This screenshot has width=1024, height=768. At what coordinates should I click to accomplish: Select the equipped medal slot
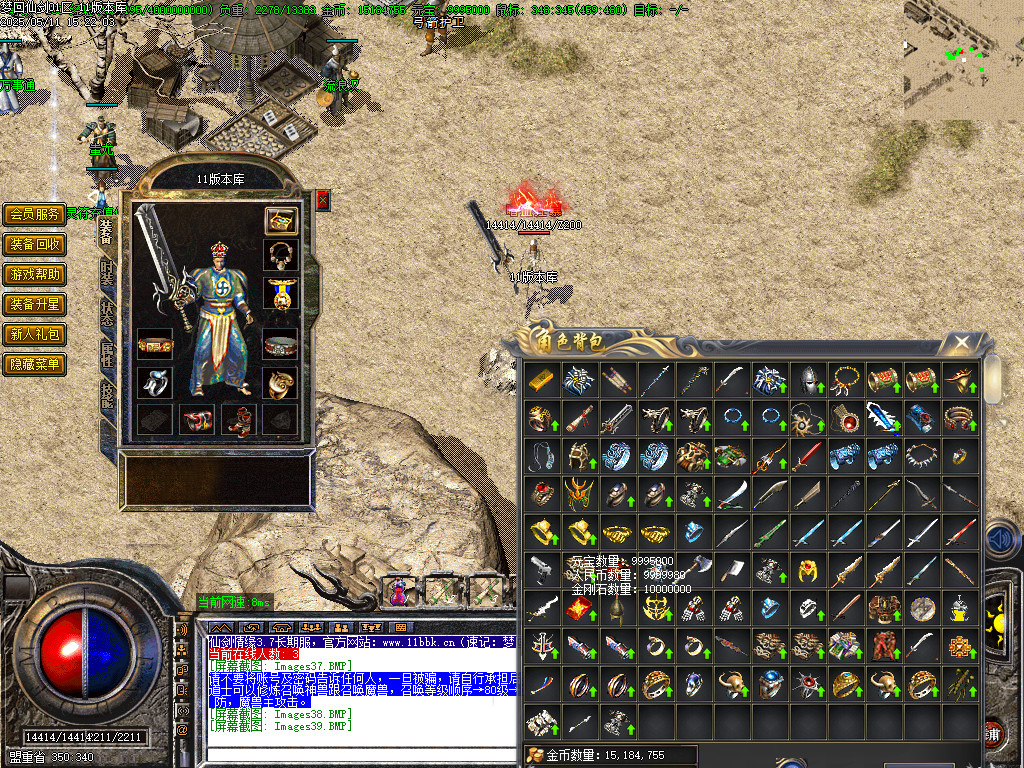coord(281,293)
